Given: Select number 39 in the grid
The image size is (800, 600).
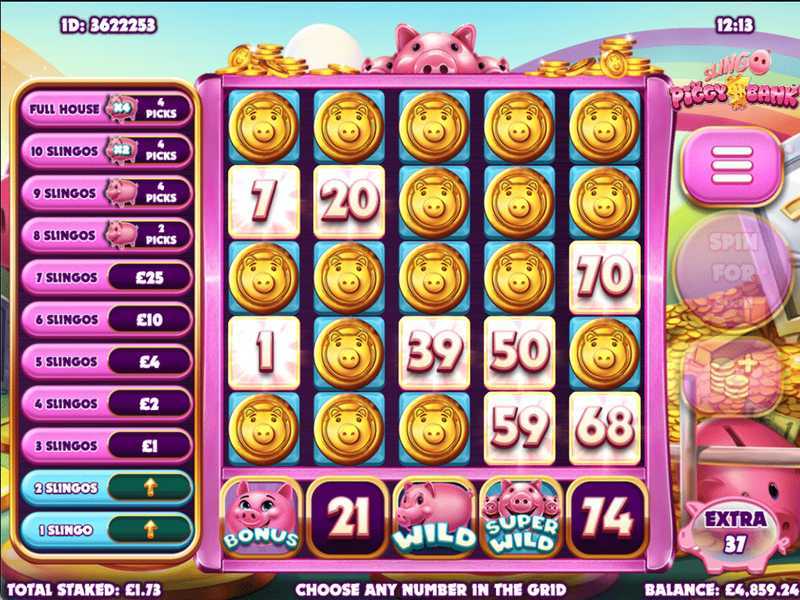Looking at the screenshot, I should click(434, 353).
